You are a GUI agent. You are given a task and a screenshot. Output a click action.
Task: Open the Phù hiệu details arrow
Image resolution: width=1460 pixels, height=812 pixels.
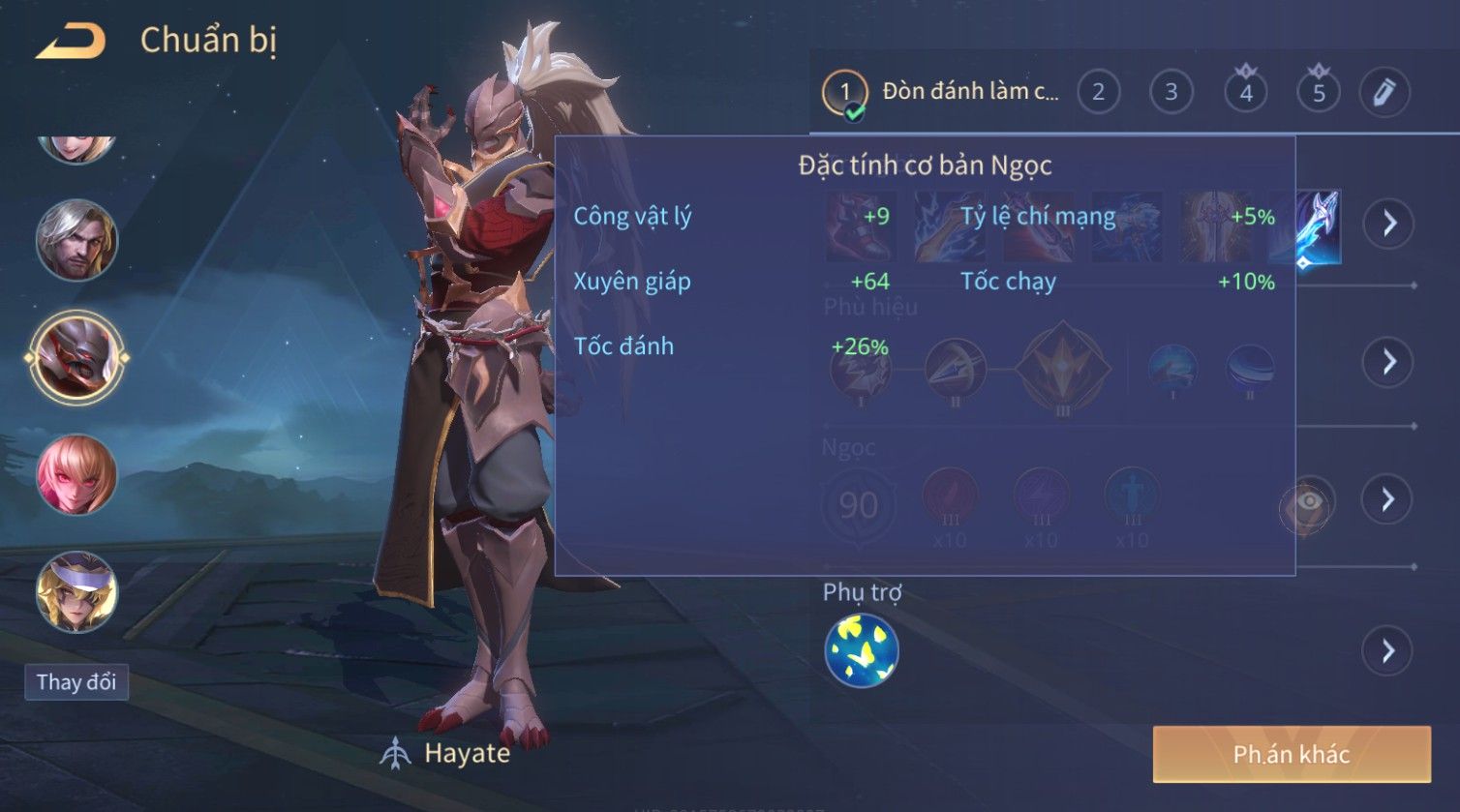(x=1389, y=362)
